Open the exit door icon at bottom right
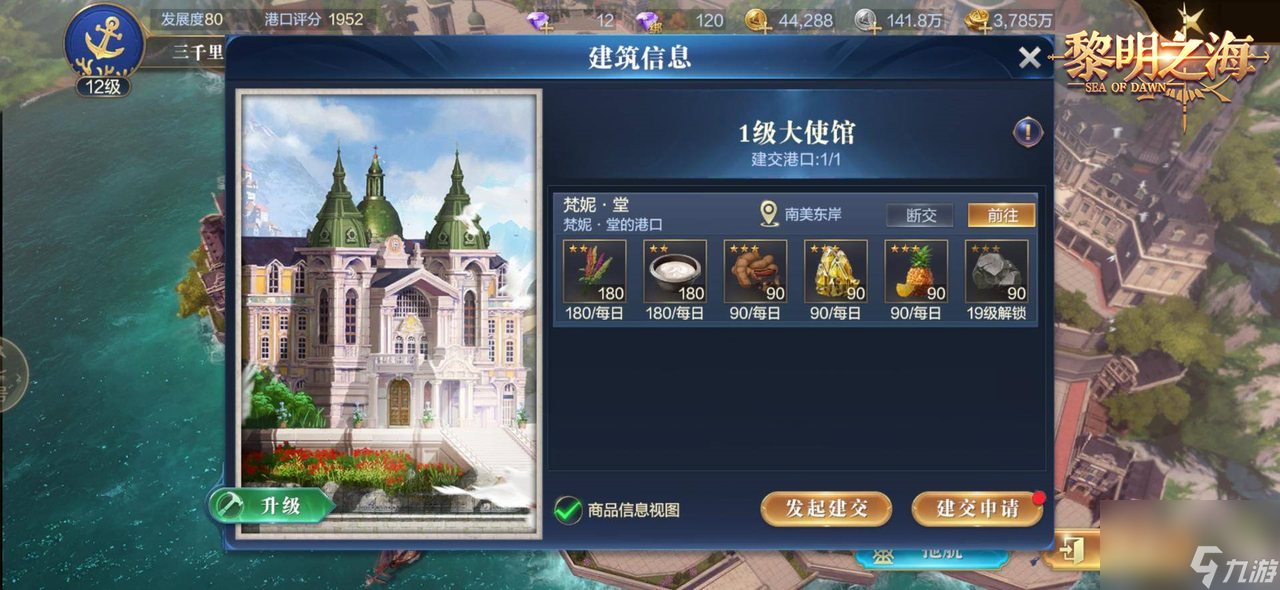Viewport: 1280px width, 590px height. pyautogui.click(x=1071, y=549)
